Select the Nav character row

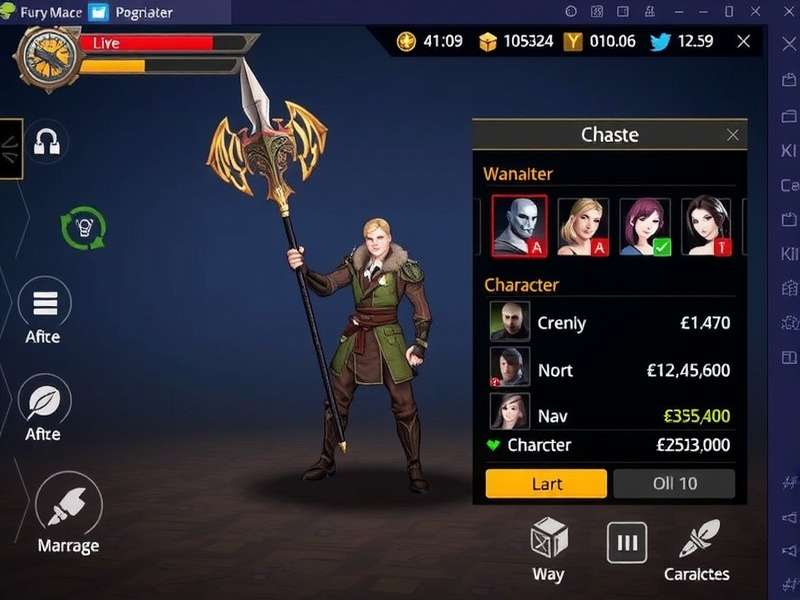tap(609, 415)
